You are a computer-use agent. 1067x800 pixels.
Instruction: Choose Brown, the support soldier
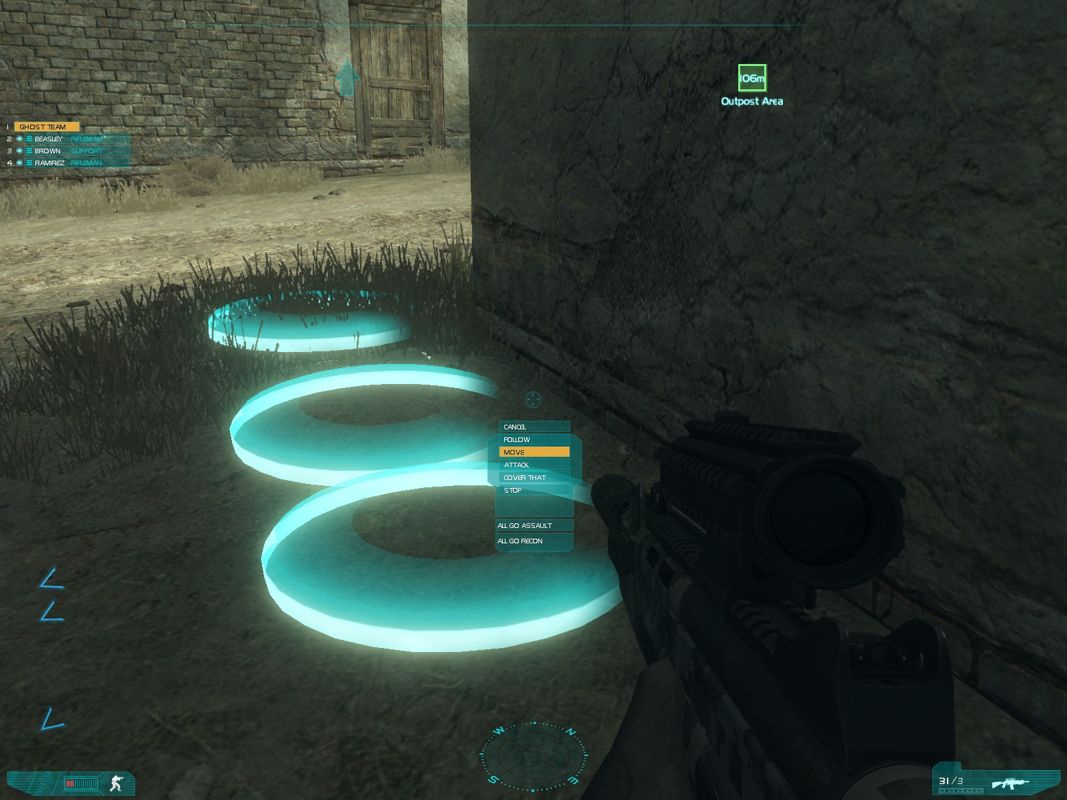tap(48, 151)
